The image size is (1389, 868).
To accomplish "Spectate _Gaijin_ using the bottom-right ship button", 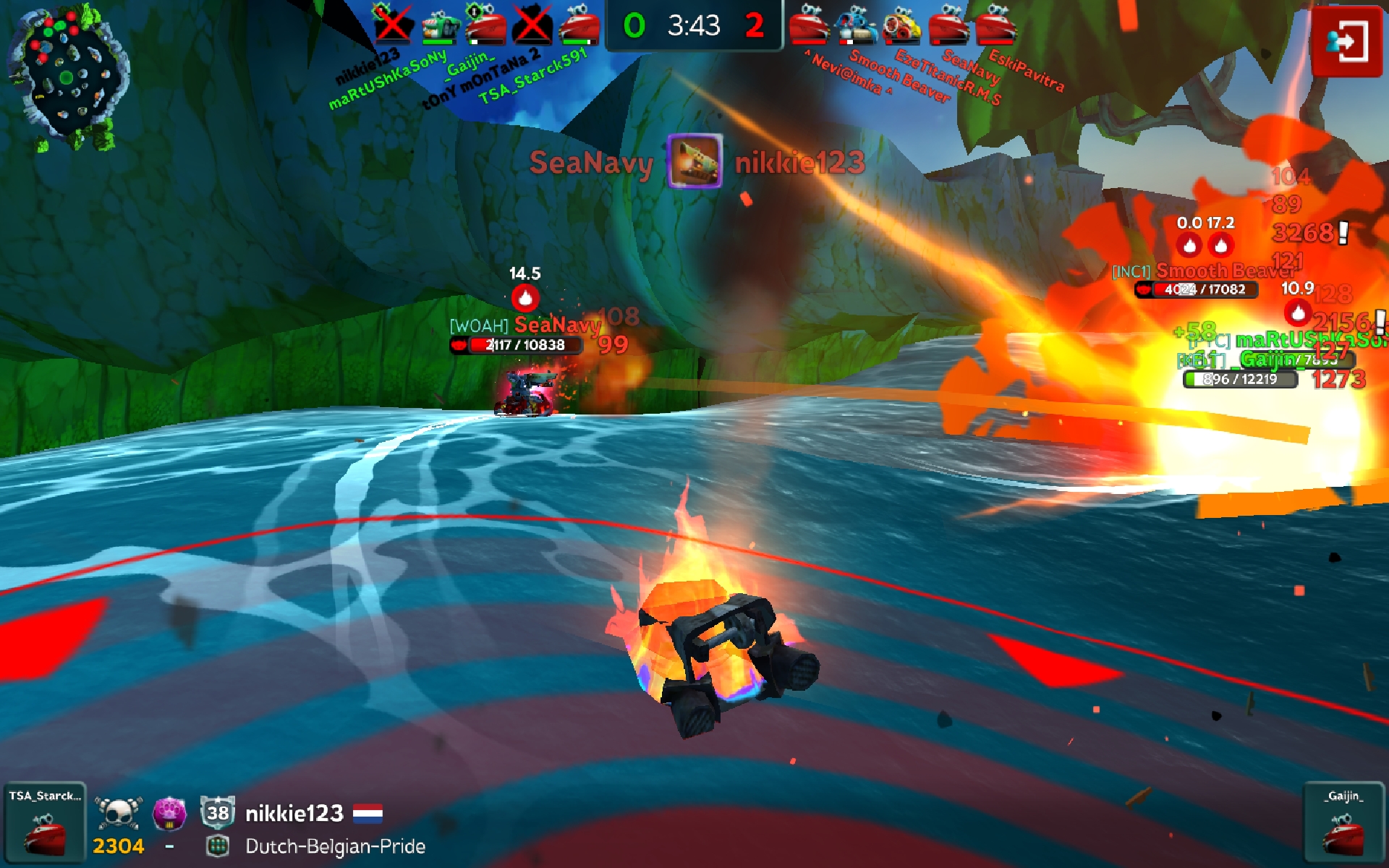I will (1344, 823).
